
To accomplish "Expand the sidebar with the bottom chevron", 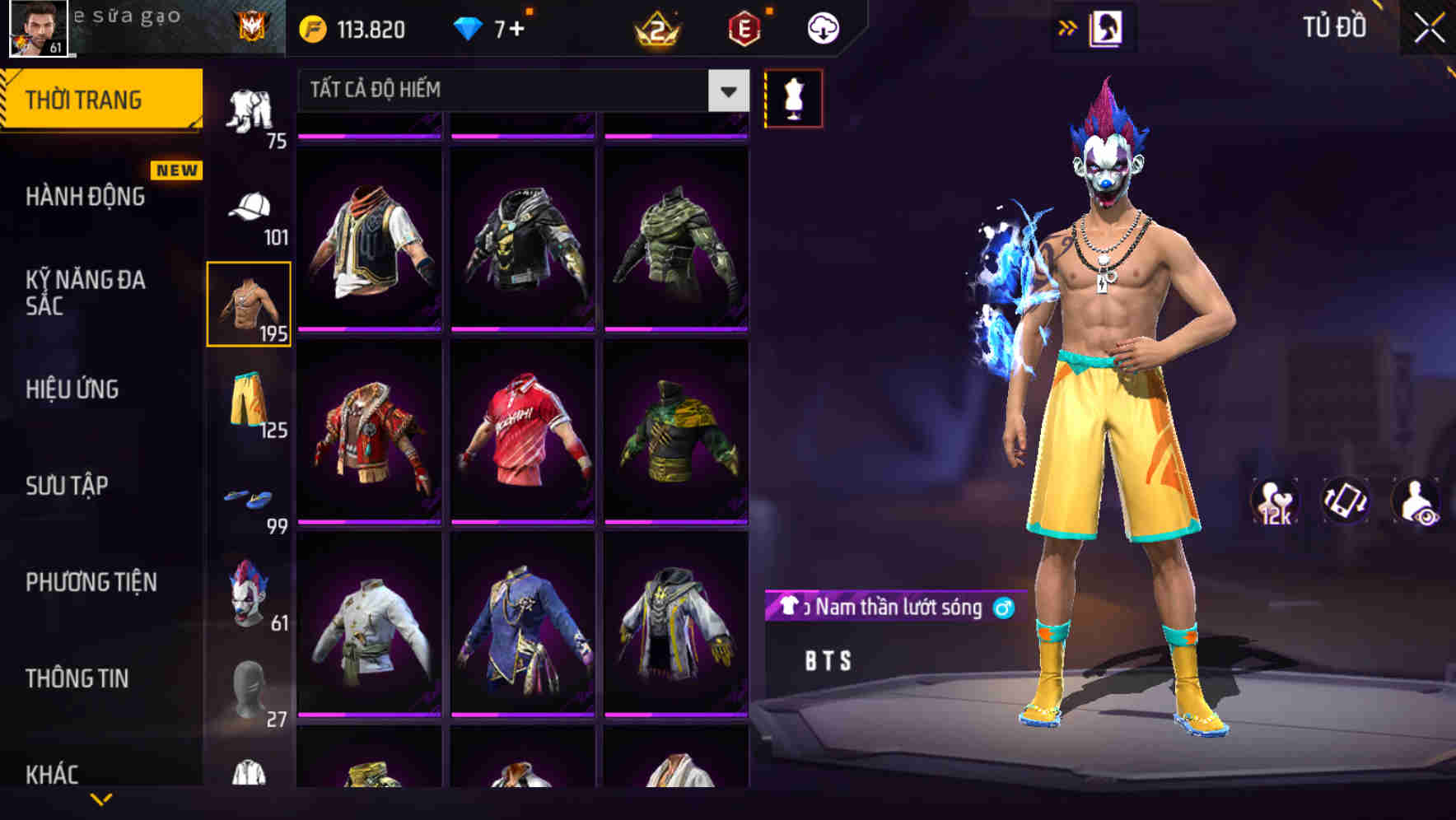I will 99,800.
